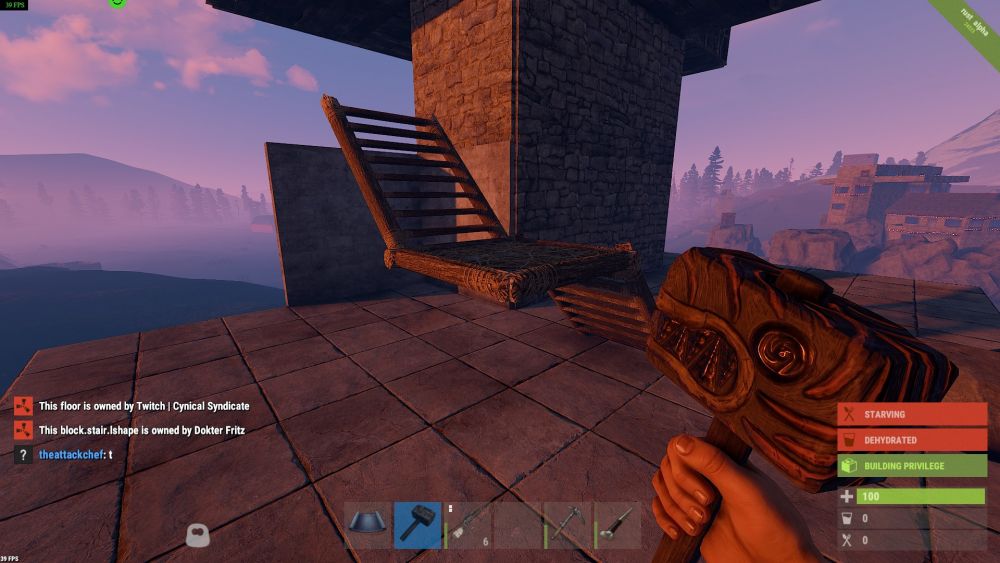Select the highlighted hammer hotbar slot
Screen dimensions: 1000x563
(x=418, y=525)
